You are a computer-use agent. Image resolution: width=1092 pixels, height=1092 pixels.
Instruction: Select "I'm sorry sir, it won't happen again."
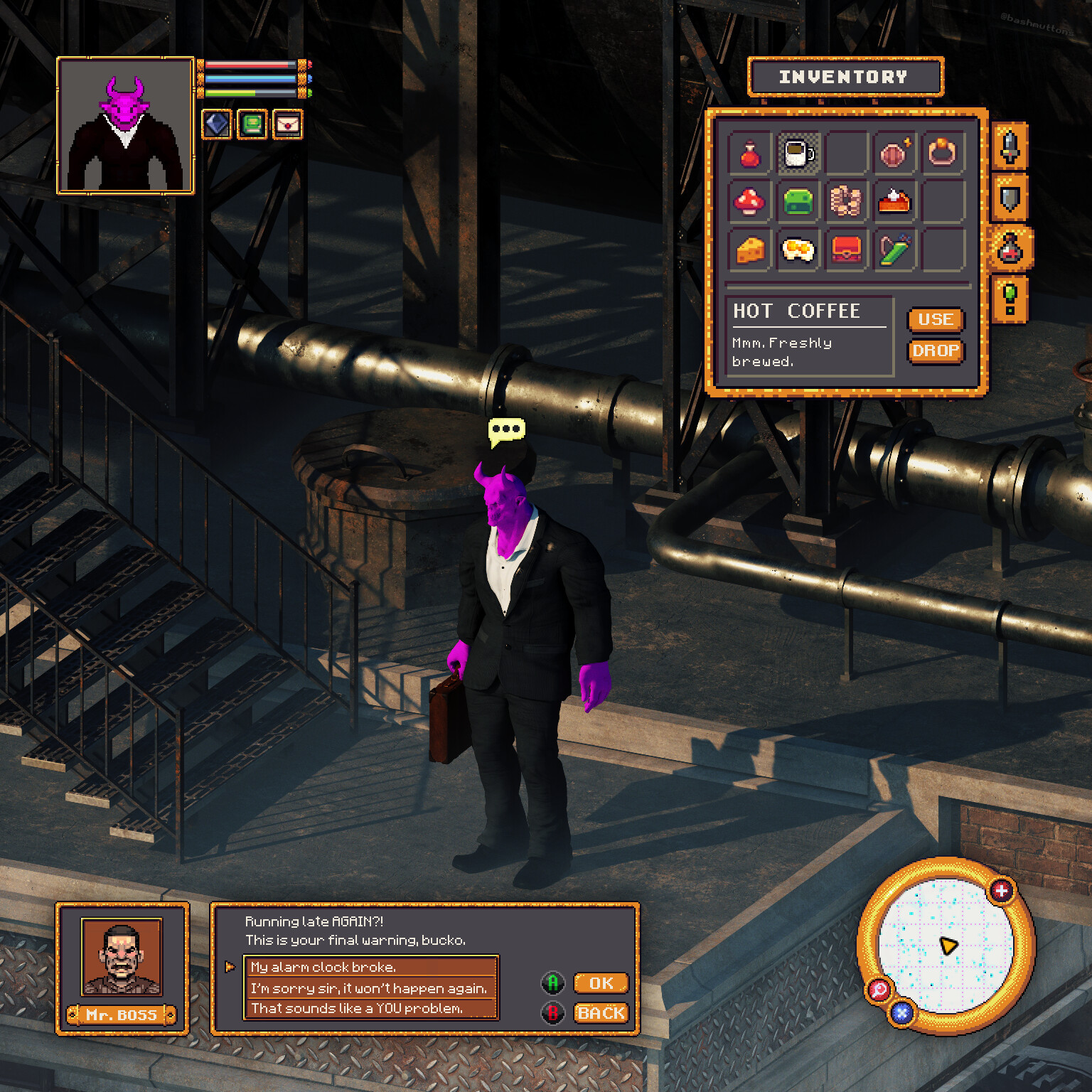(370, 988)
